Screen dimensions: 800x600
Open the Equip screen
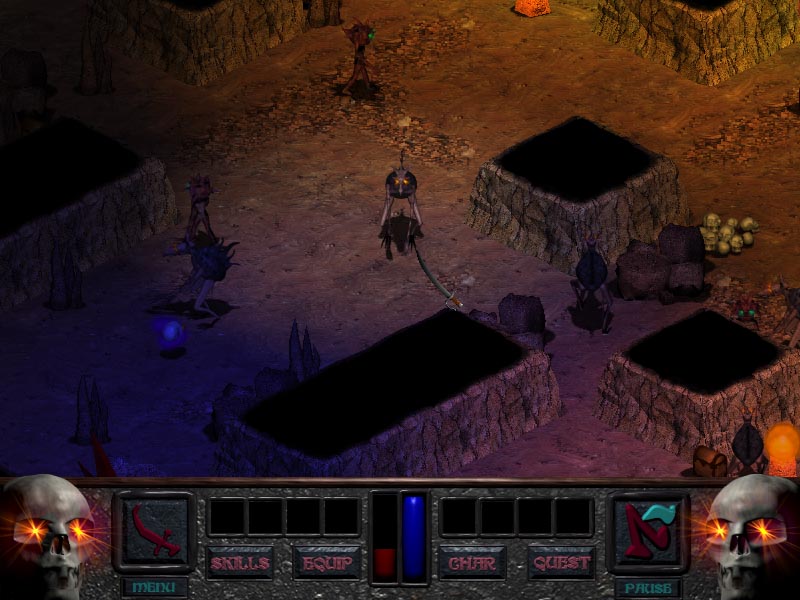[328, 563]
